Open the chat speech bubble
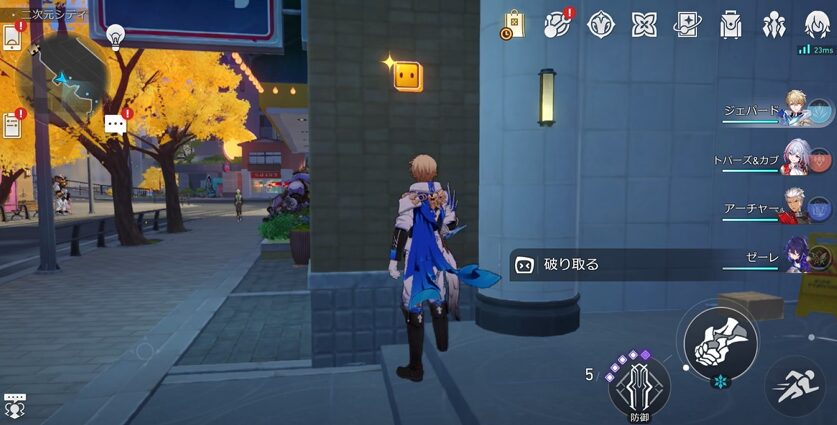837x425 pixels. pyautogui.click(x=116, y=124)
